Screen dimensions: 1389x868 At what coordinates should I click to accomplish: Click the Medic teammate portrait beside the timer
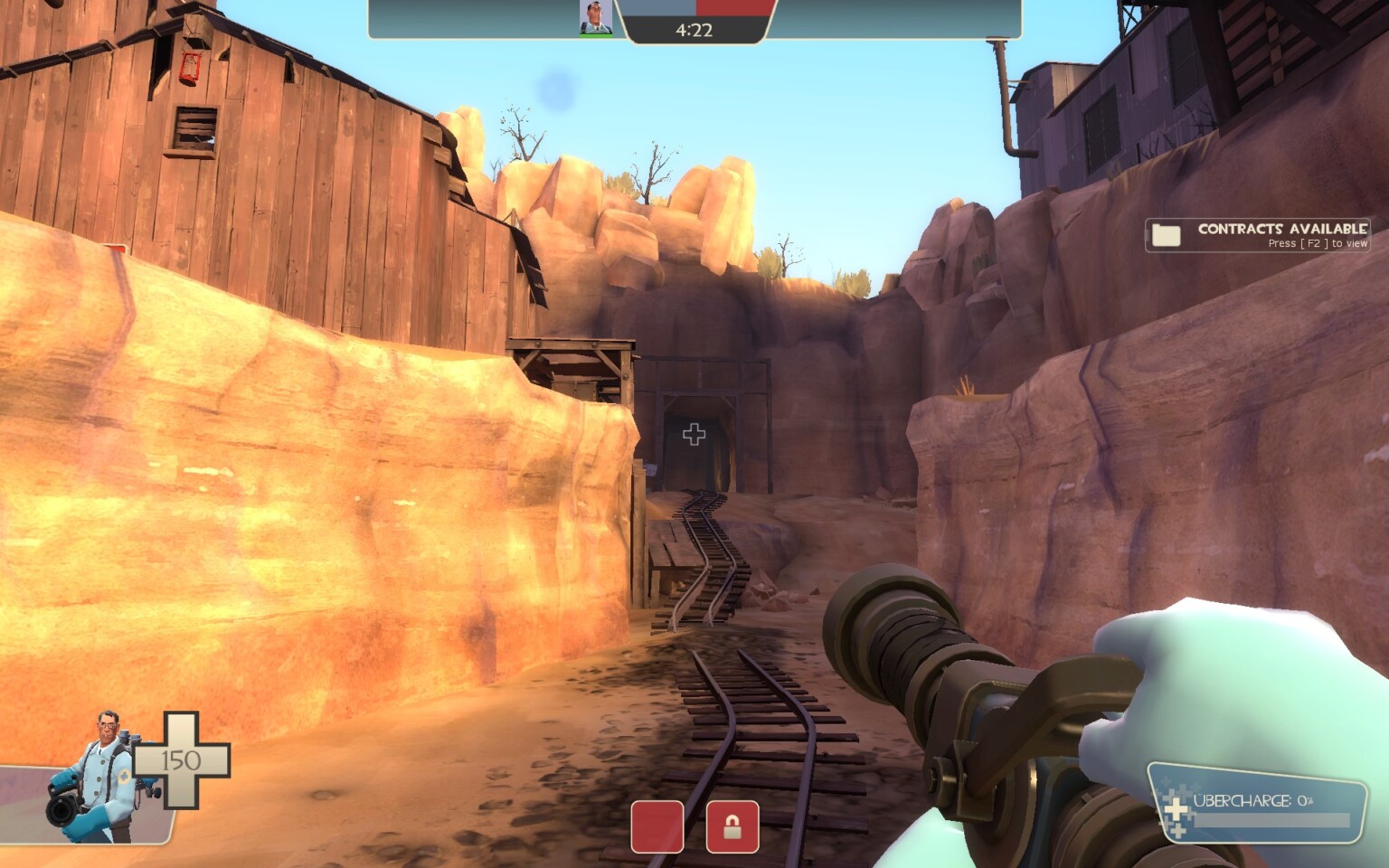[x=595, y=18]
